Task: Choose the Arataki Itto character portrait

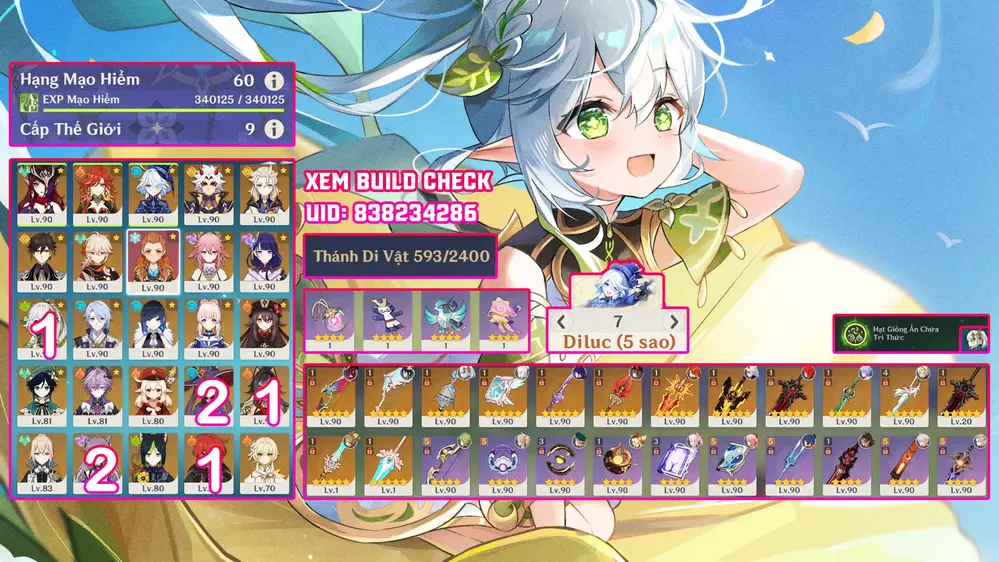Action: pyautogui.click(x=209, y=194)
